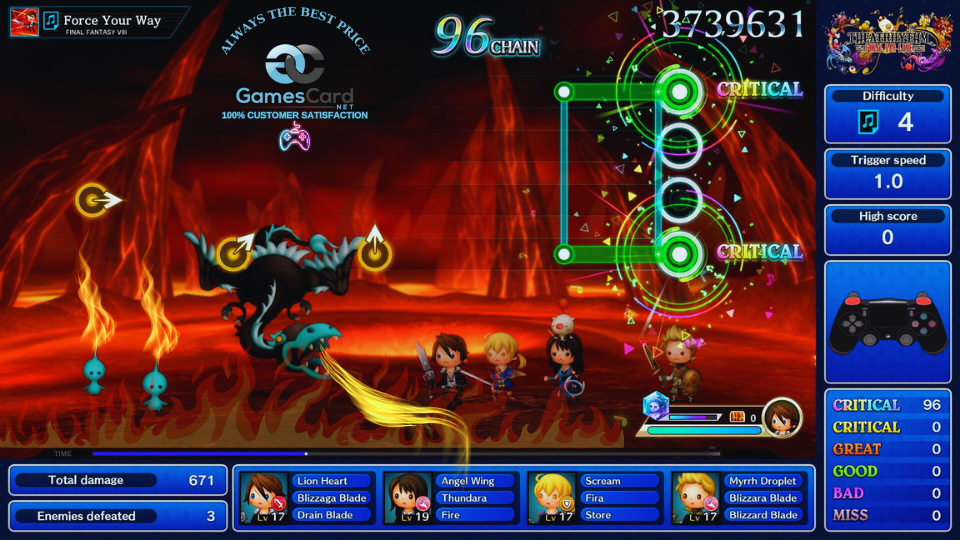Choose the Blizzara Blade ability

[x=763, y=498]
